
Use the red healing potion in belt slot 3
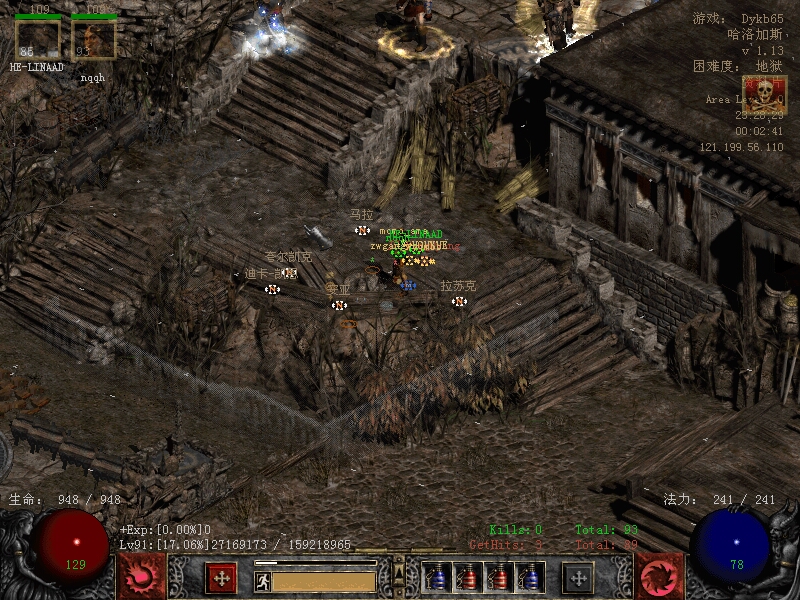[x=499, y=577]
